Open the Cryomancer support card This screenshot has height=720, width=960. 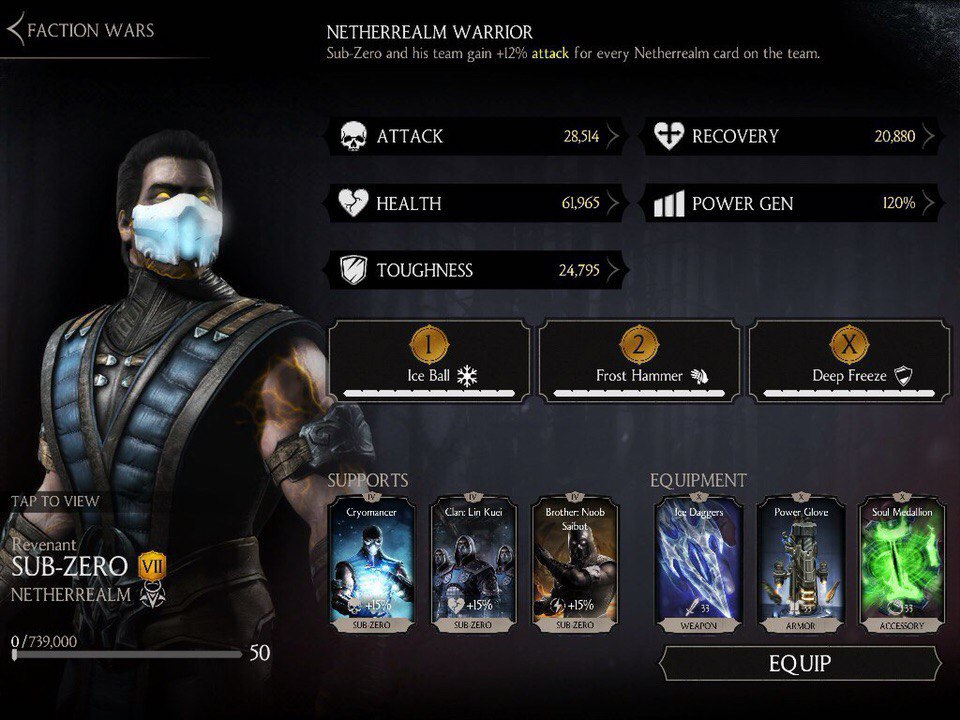click(372, 564)
